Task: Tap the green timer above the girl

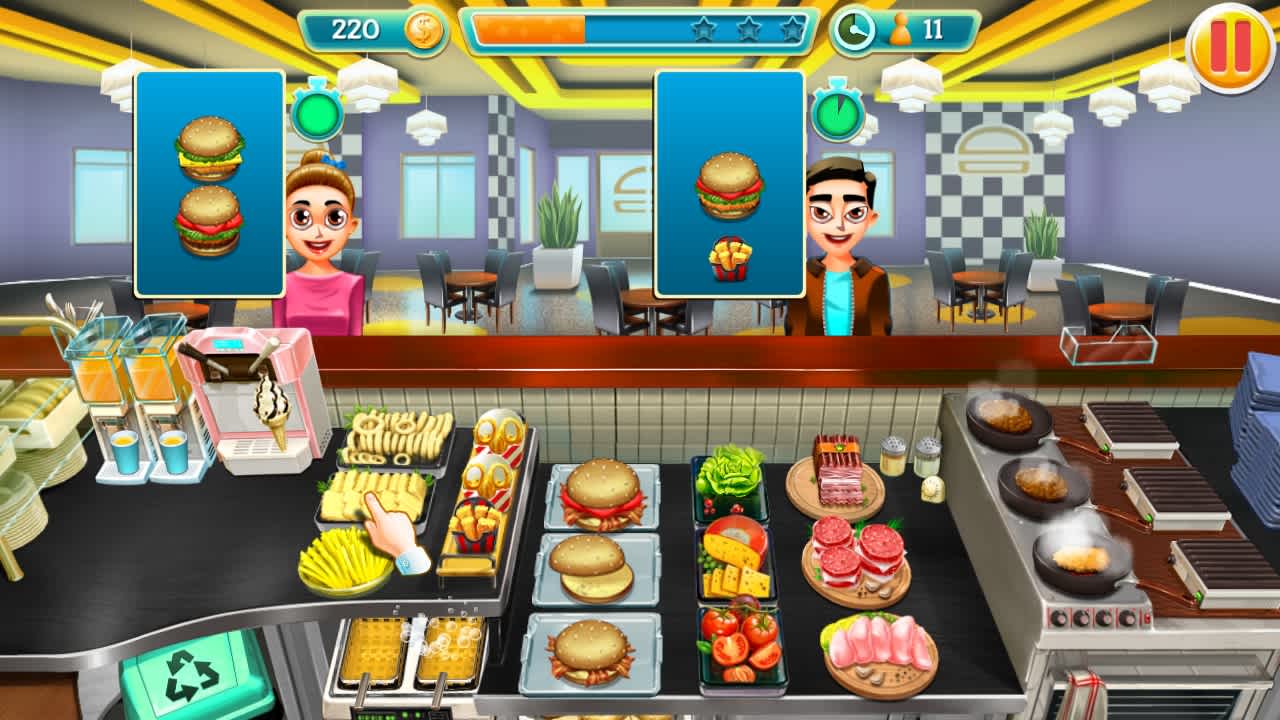Action: click(x=320, y=115)
